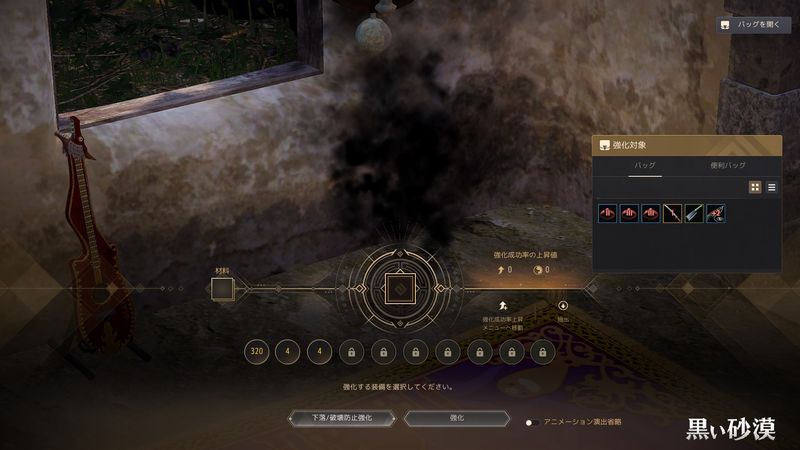Go to the 強化成功率上昇 menu
This screenshot has width=800, height=450.
505,306
